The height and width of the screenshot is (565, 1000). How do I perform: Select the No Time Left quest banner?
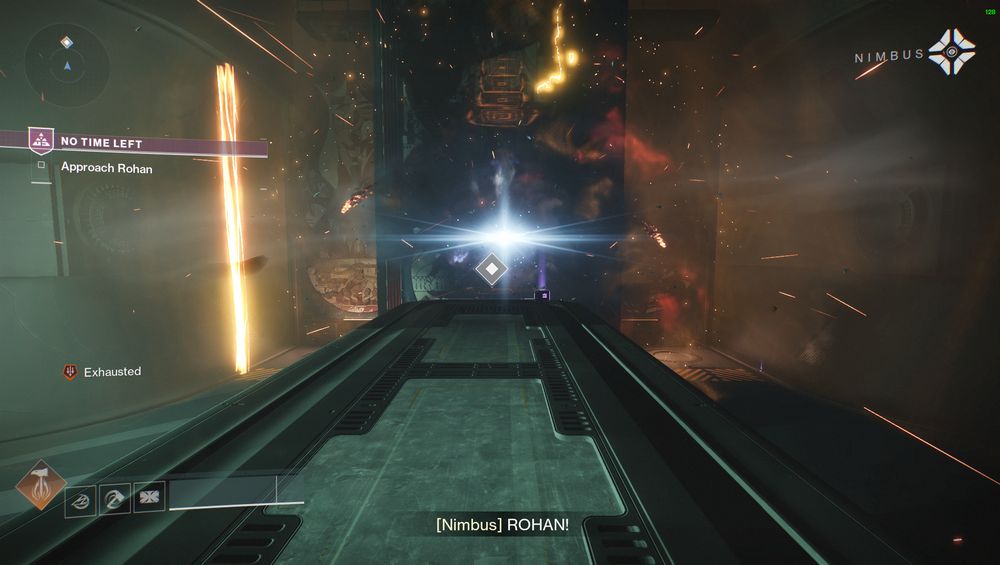pos(148,144)
